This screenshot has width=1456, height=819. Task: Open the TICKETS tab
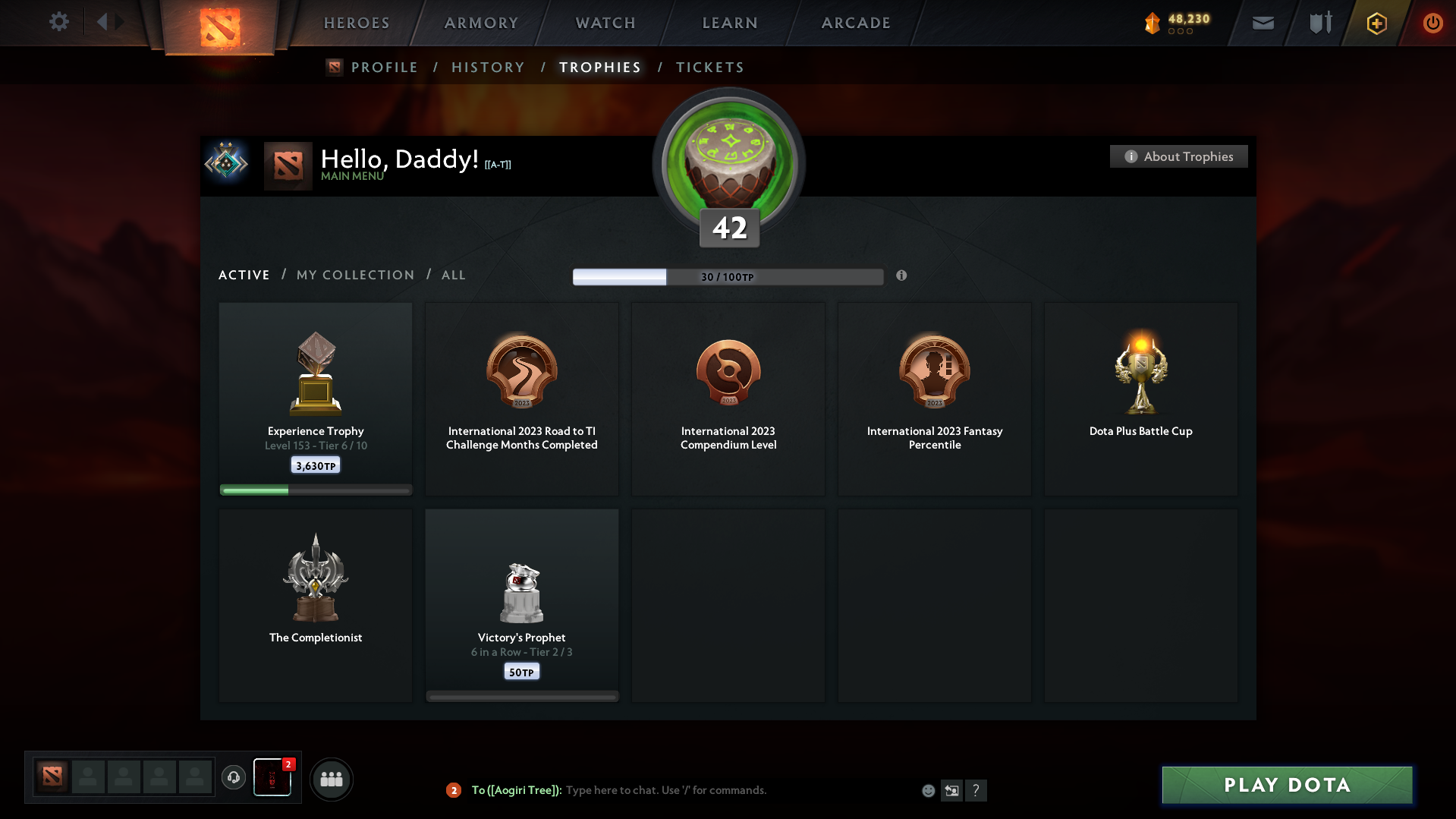[x=709, y=67]
